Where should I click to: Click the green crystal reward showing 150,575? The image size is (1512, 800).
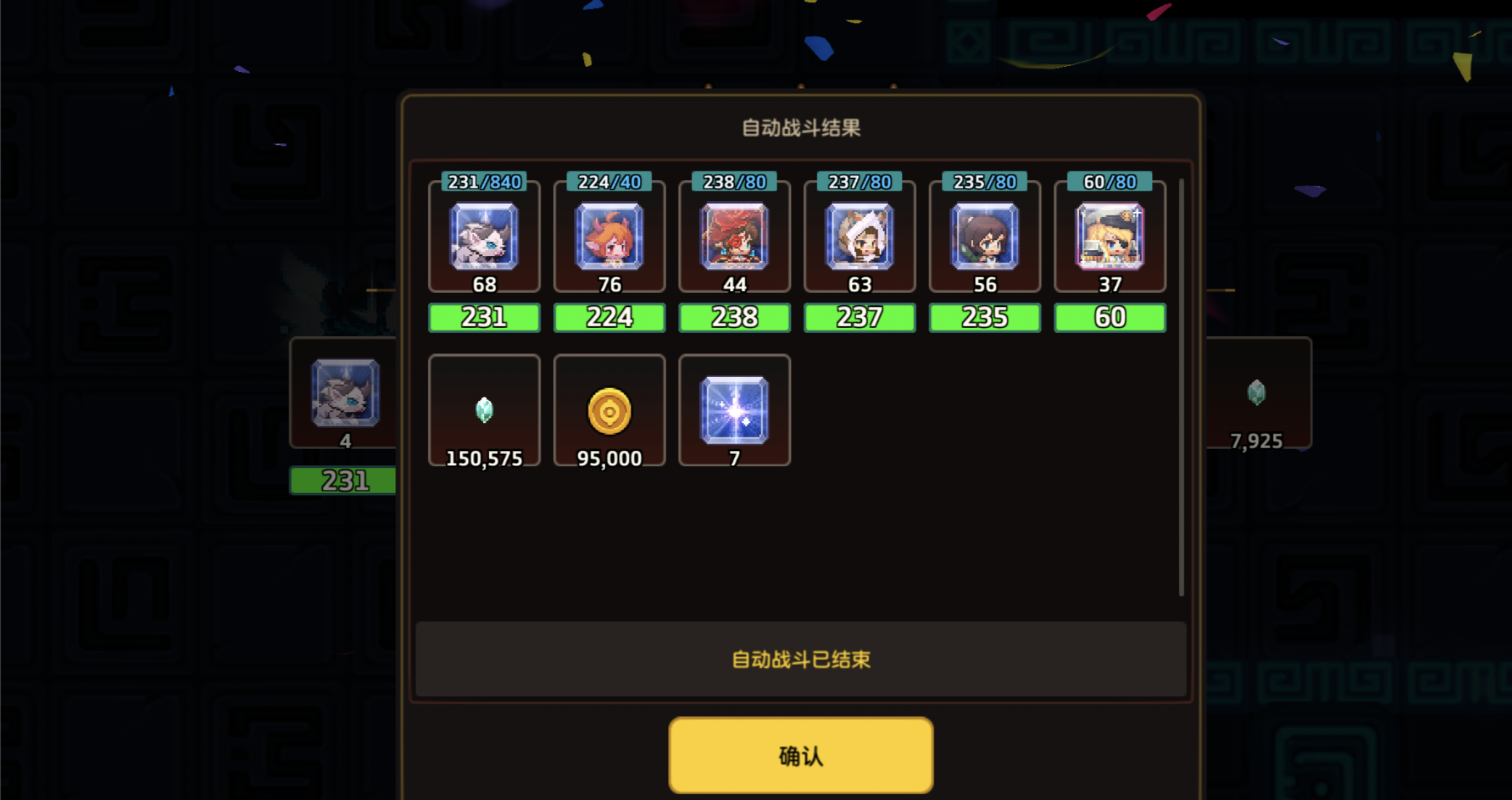pos(484,411)
